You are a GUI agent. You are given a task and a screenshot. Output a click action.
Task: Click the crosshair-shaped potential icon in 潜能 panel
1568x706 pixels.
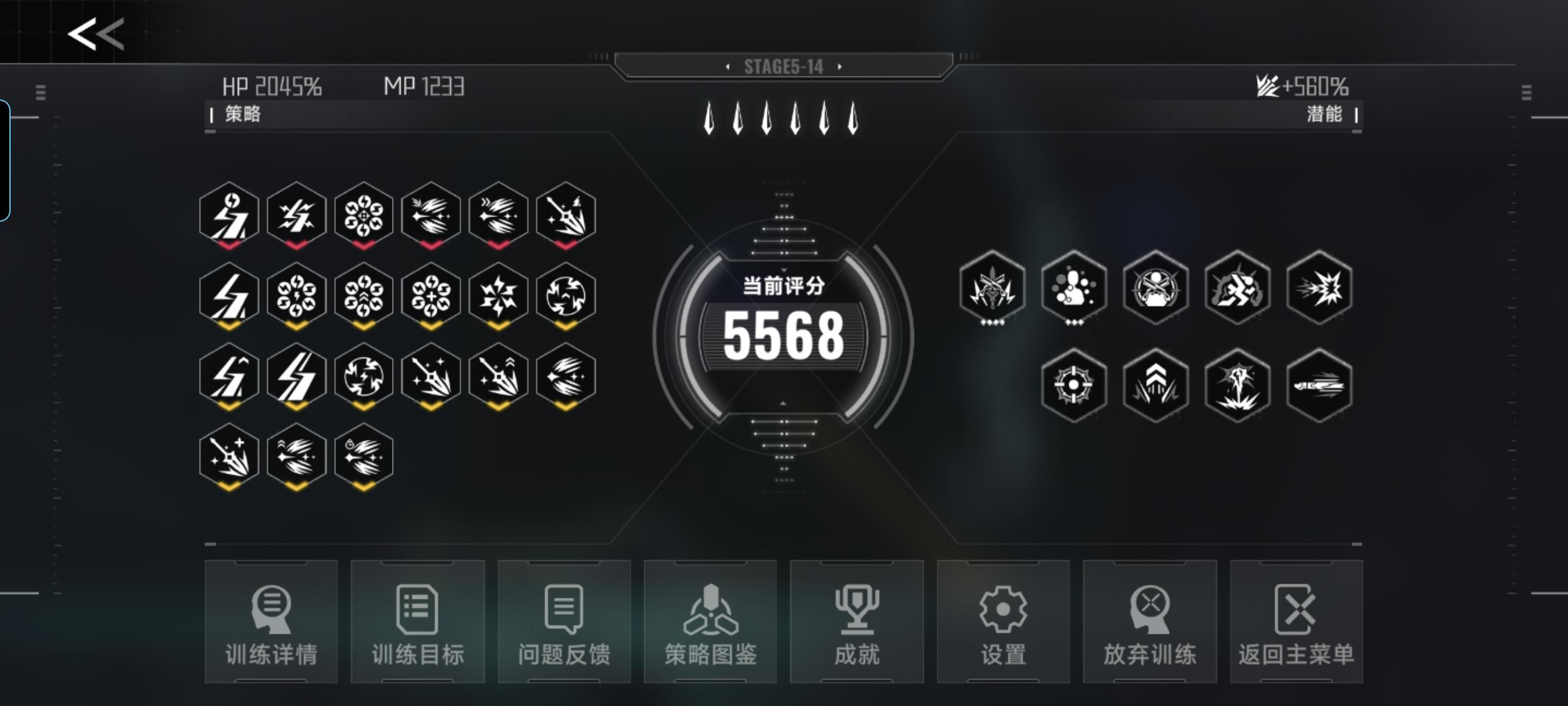(1074, 385)
